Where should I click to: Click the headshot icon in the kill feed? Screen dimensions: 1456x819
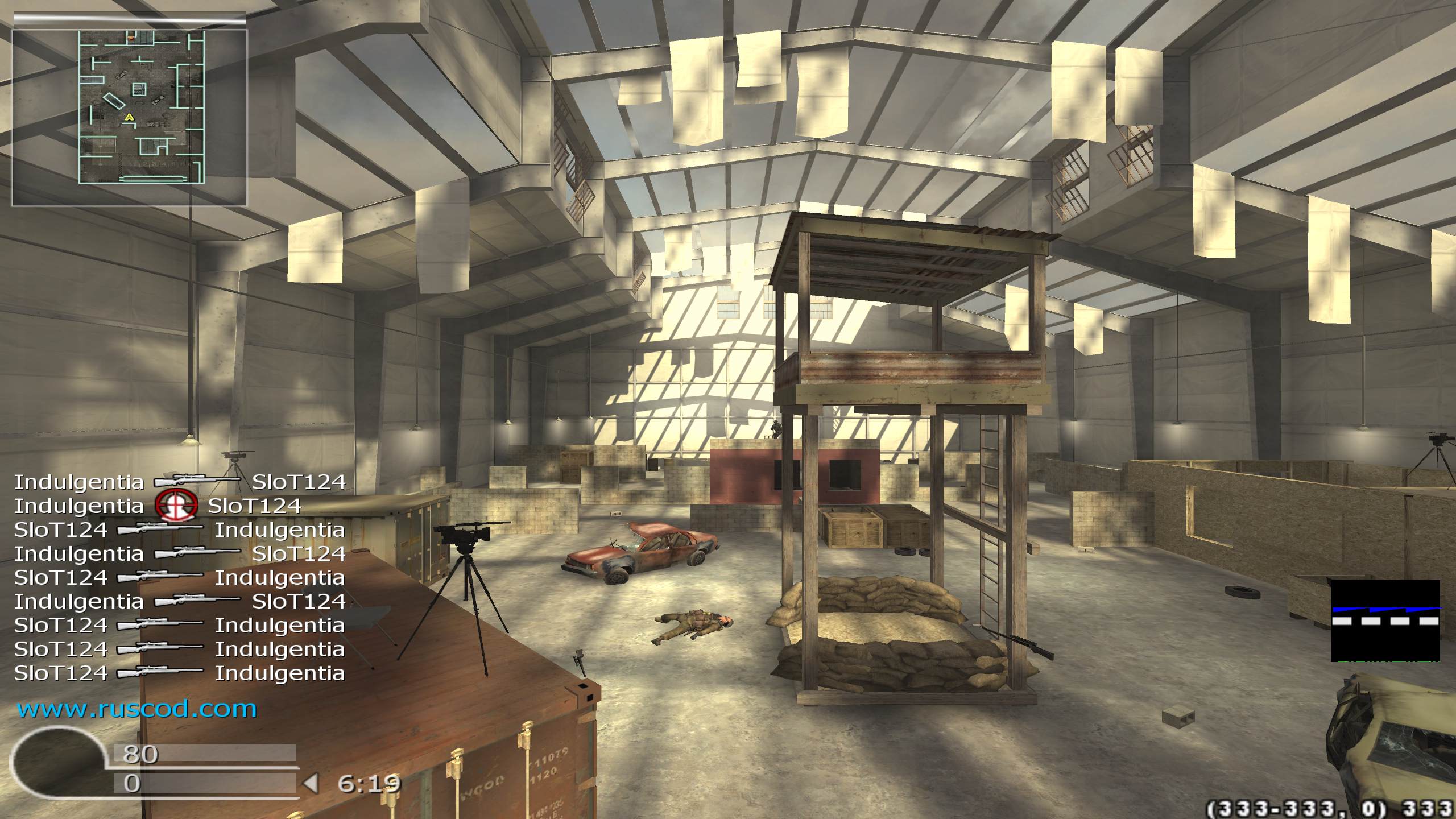coord(176,506)
